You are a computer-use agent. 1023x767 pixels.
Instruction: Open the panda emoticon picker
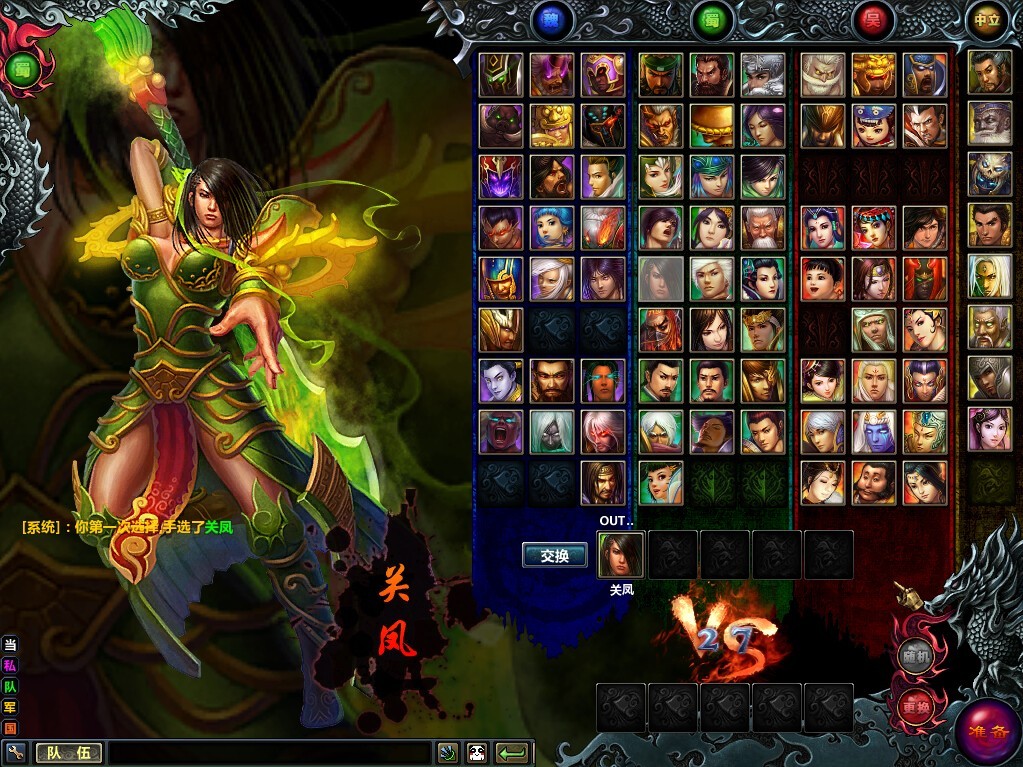point(476,753)
